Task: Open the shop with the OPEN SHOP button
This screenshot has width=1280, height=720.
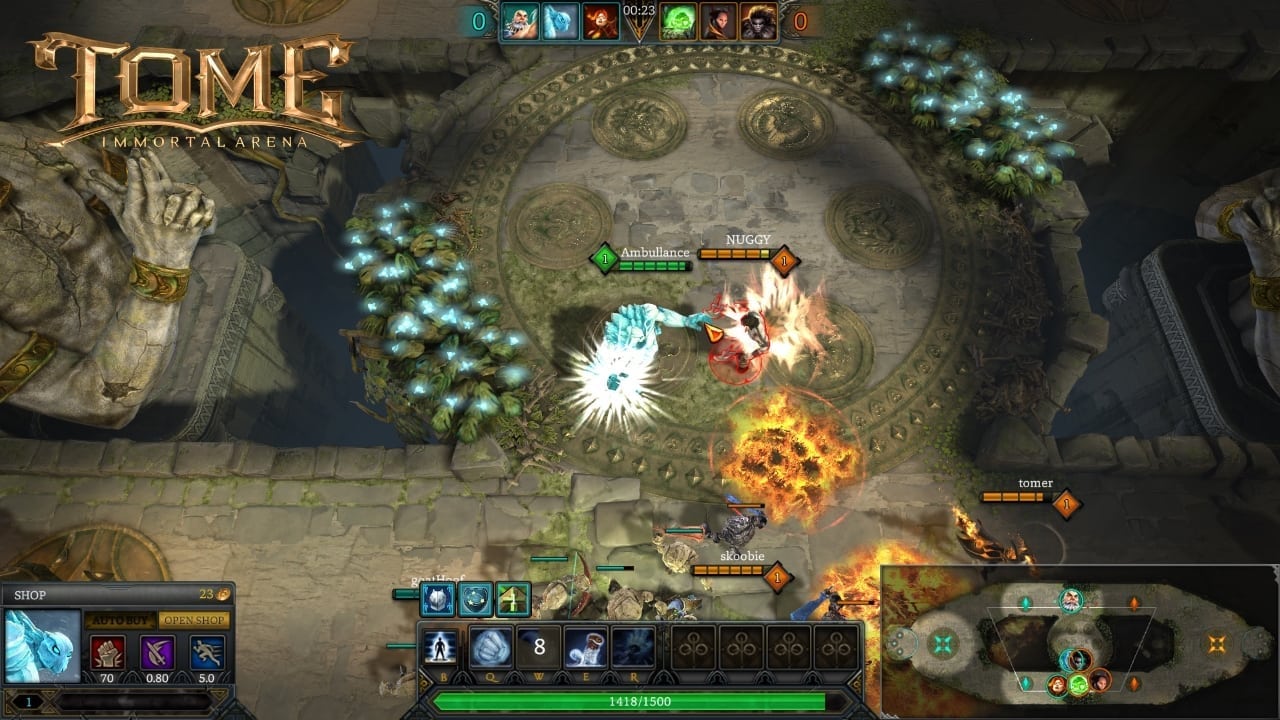Action: [194, 620]
